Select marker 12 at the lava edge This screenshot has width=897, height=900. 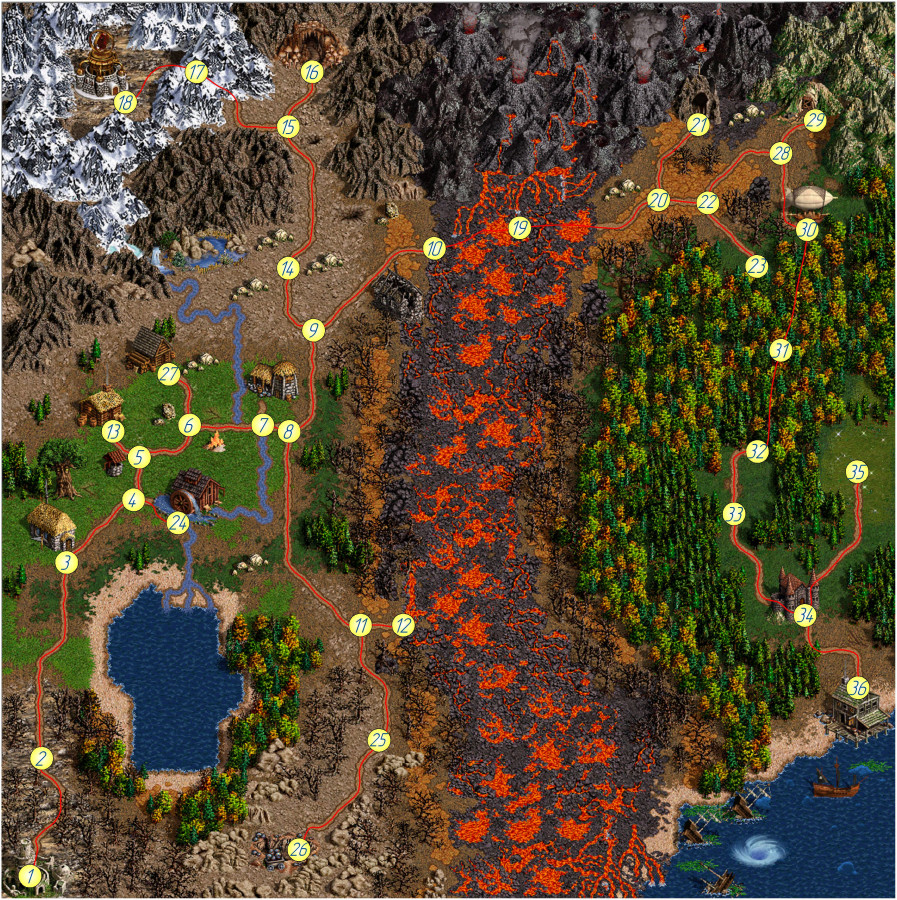[x=402, y=625]
